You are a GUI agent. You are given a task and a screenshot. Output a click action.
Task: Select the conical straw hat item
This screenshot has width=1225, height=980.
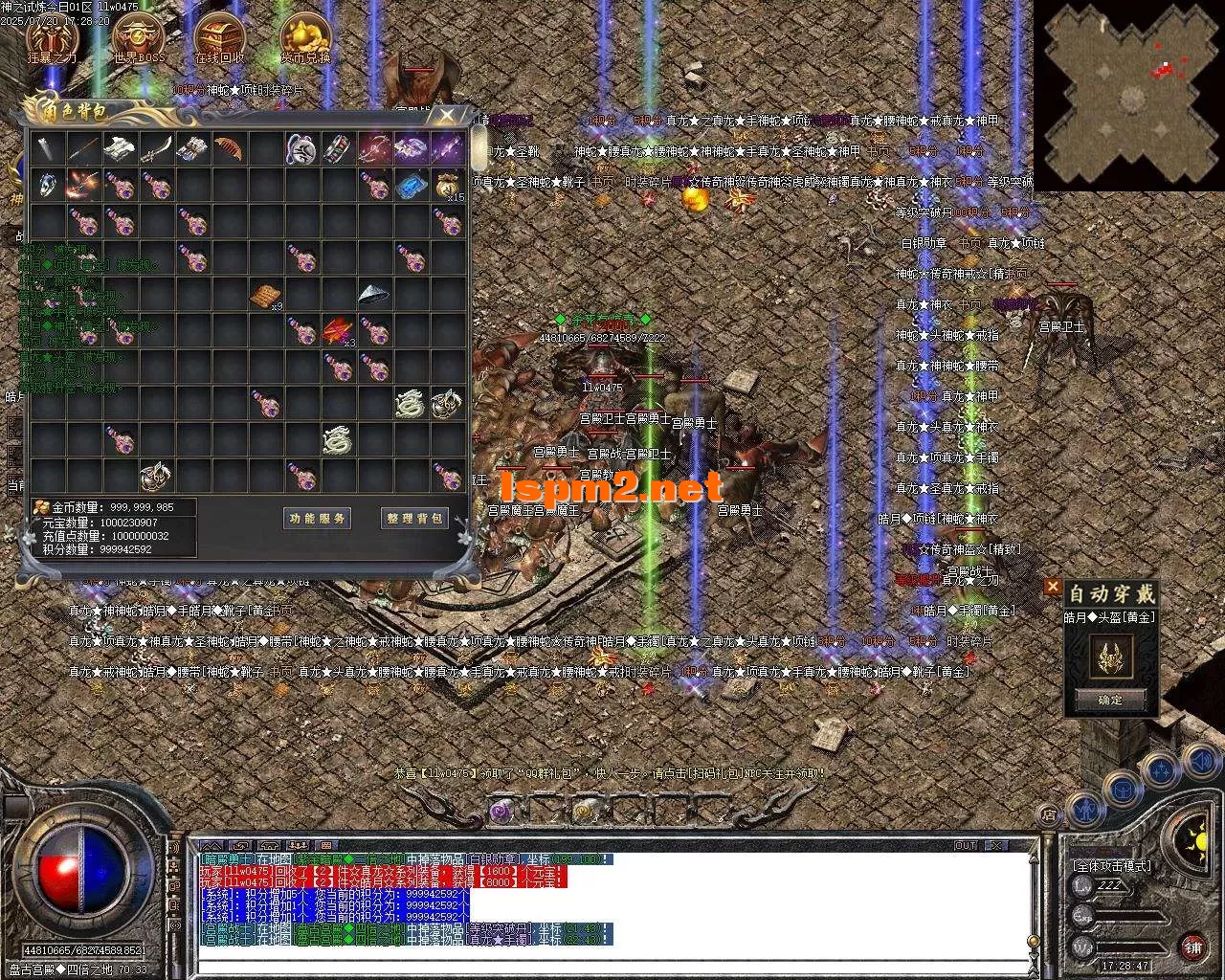374,295
